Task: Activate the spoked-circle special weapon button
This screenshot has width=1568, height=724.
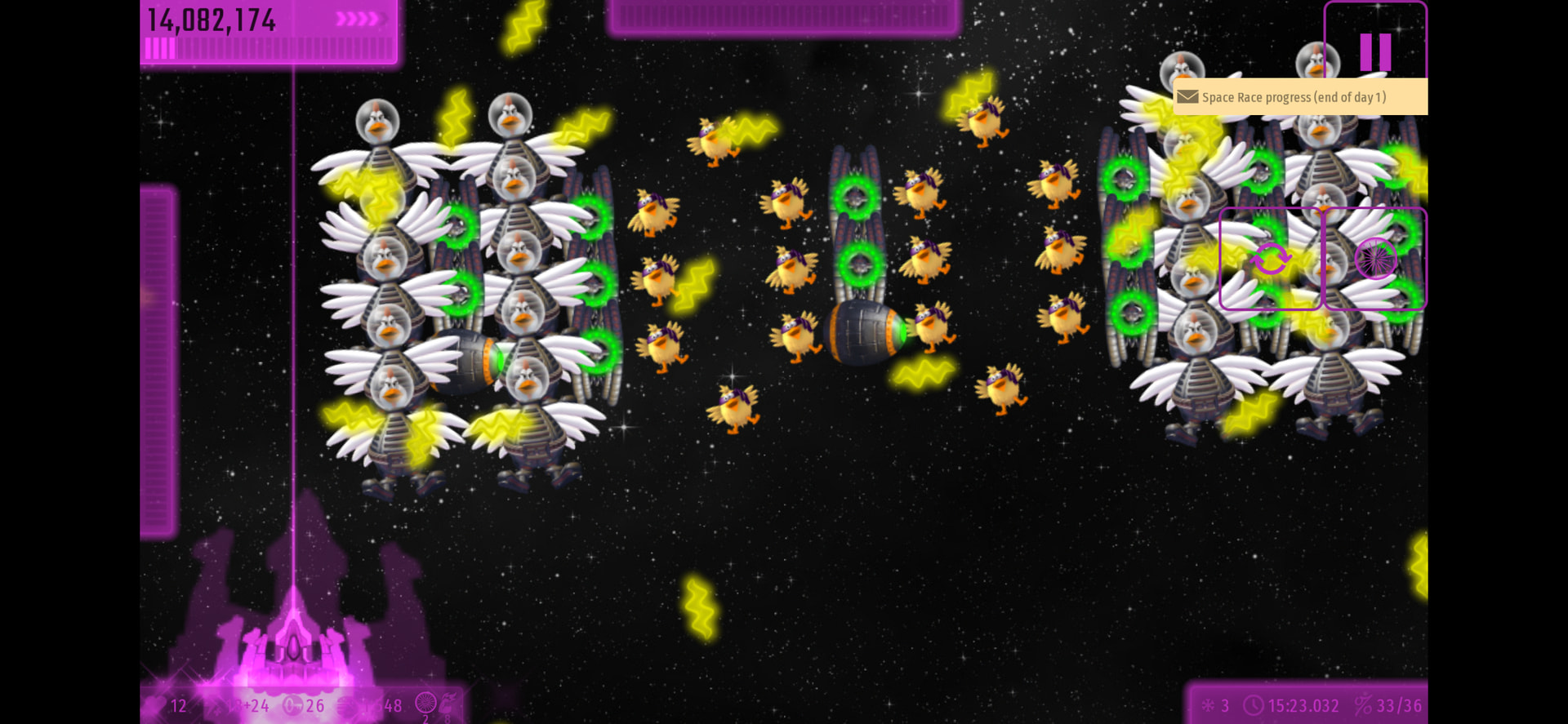Action: 1375,259
